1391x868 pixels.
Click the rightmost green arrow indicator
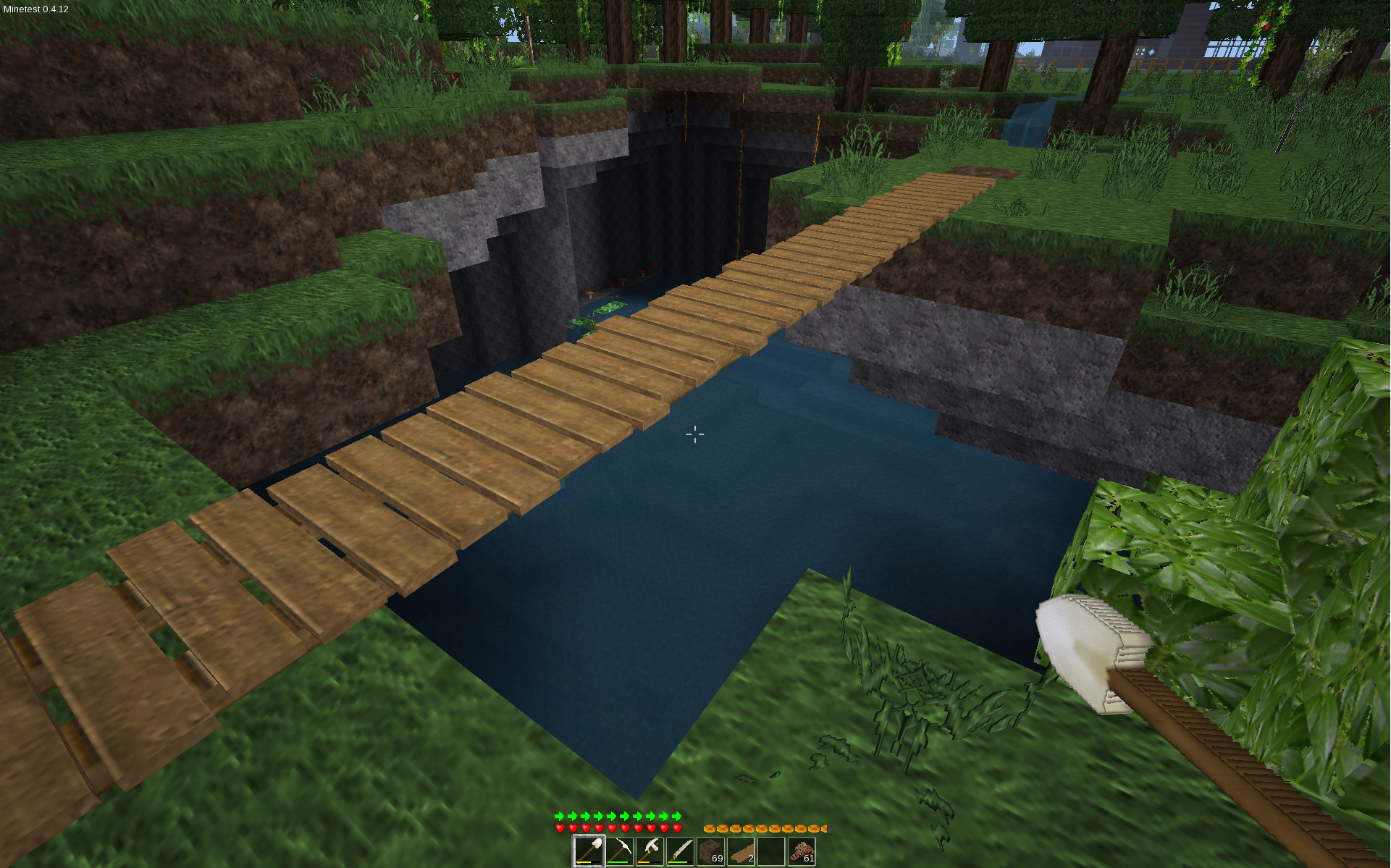(x=675, y=816)
